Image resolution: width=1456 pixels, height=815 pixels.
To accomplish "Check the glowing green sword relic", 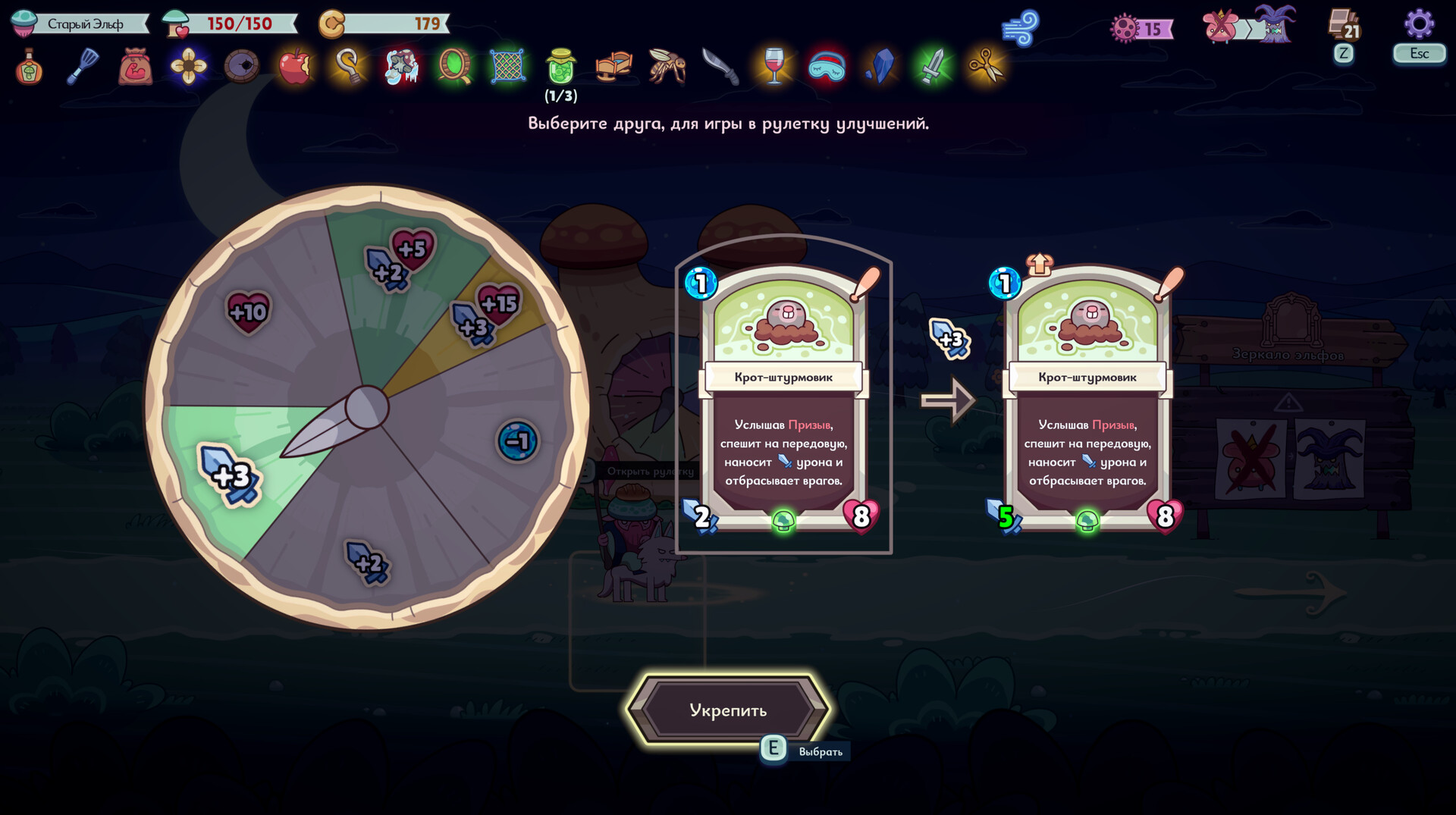I will click(933, 67).
